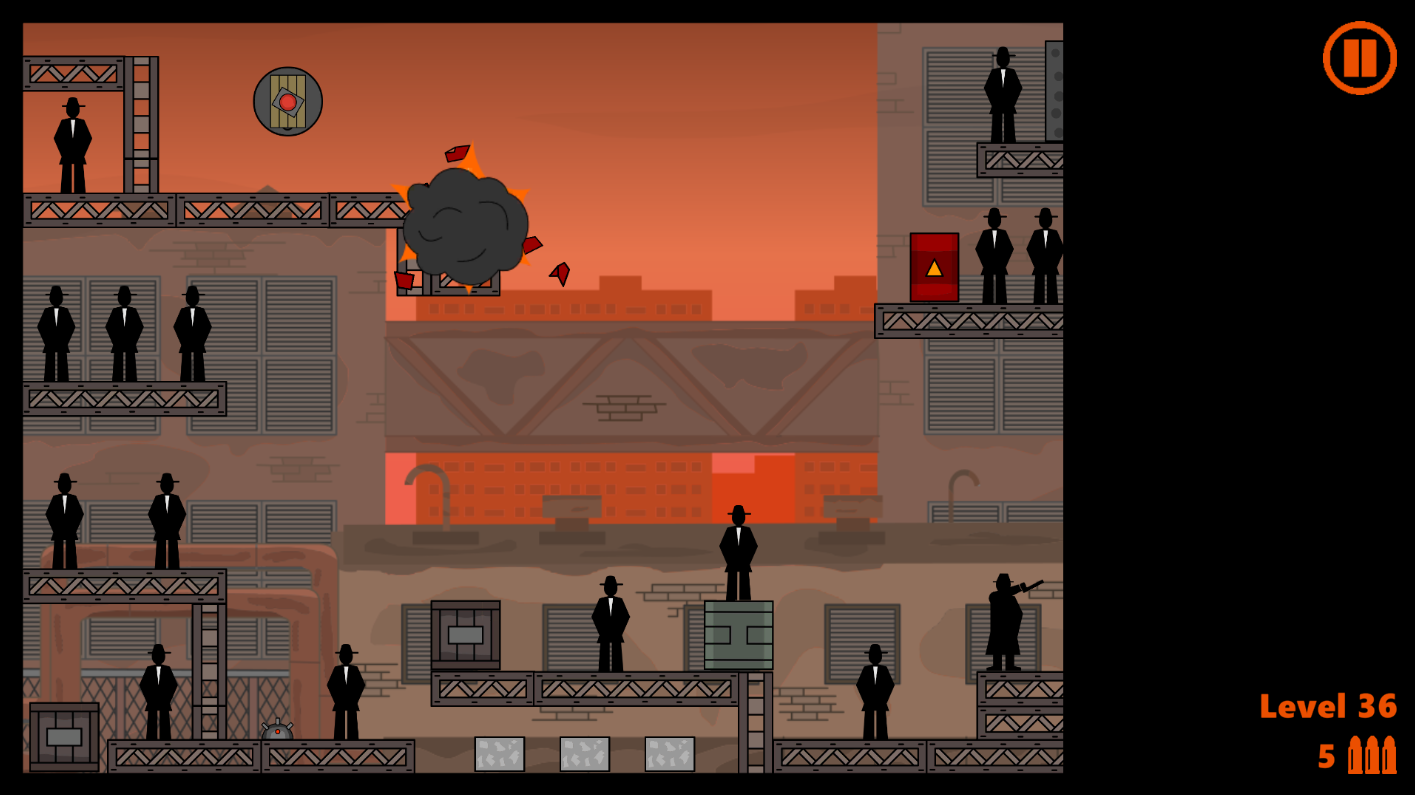The height and width of the screenshot is (795, 1417).
Task: Target the enemy standing on the green crate
Action: click(739, 548)
